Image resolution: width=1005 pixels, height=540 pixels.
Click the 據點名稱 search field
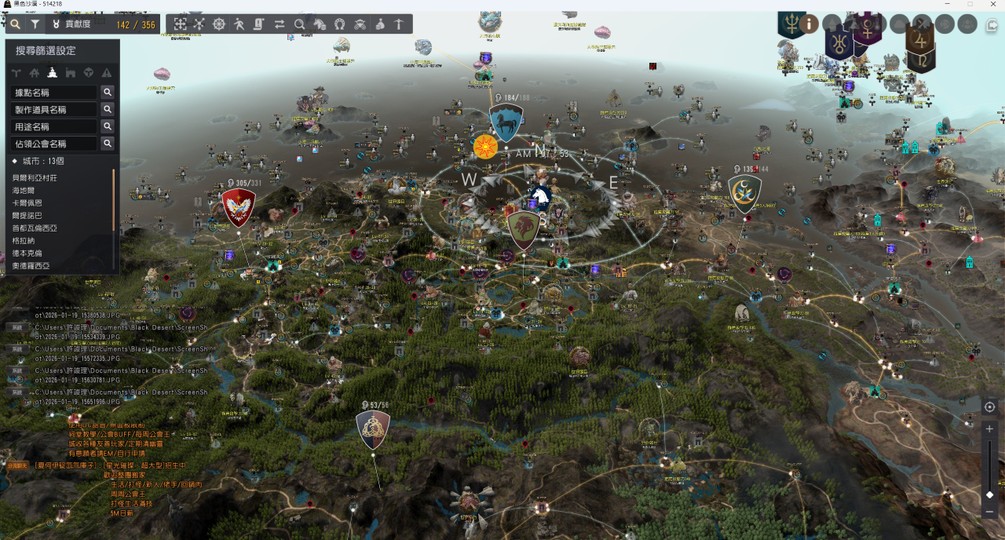tap(54, 92)
